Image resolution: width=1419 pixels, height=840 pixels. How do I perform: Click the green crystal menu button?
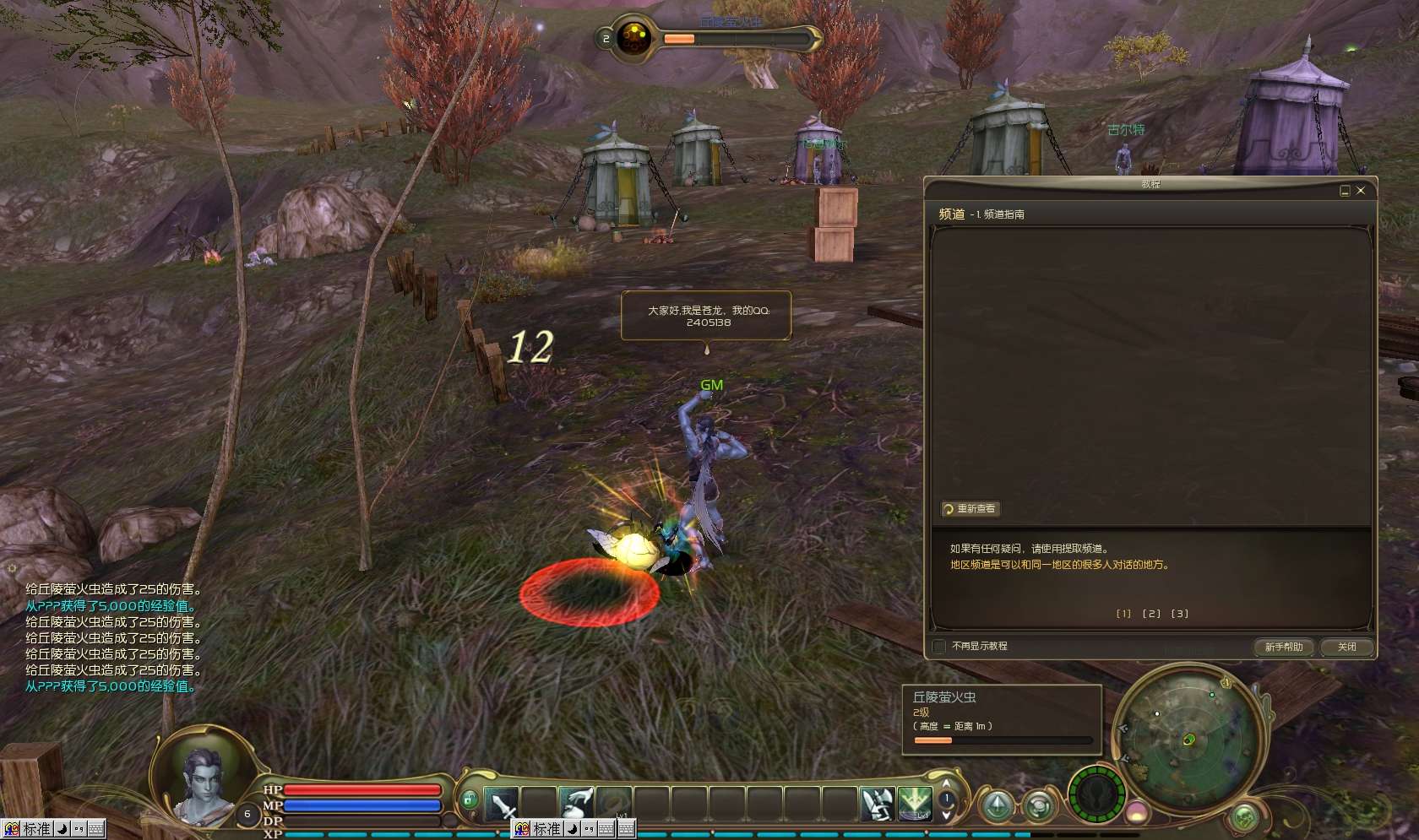click(997, 805)
